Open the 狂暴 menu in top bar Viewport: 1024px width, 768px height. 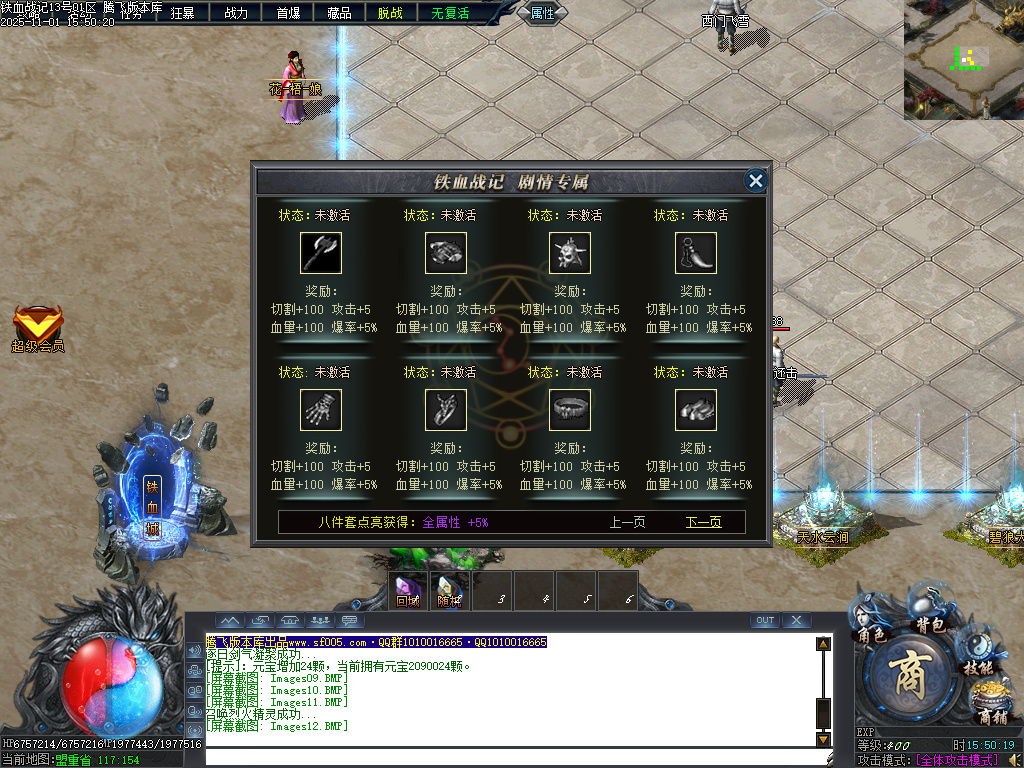tap(183, 13)
